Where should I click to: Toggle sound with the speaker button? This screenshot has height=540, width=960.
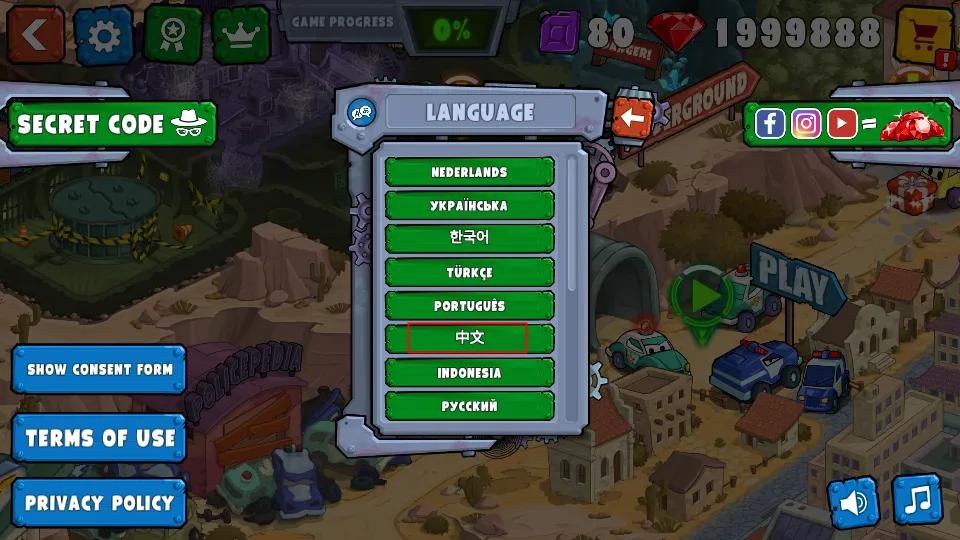[853, 502]
